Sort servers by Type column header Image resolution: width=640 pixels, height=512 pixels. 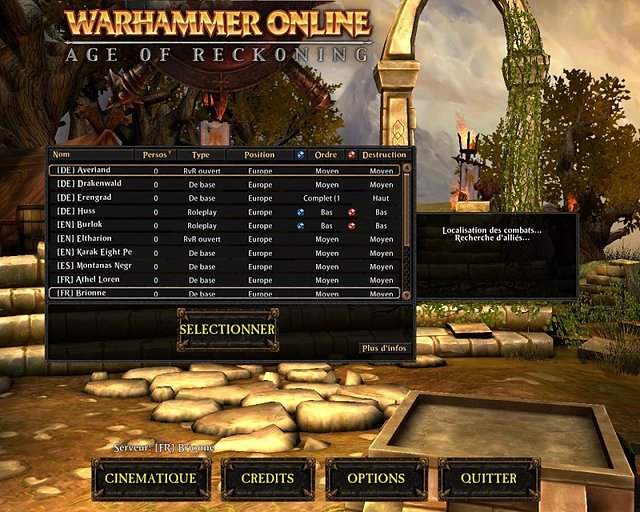click(x=201, y=155)
